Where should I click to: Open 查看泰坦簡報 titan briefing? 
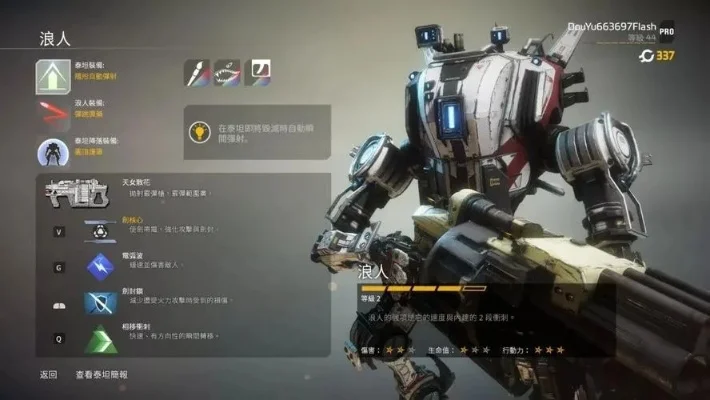coord(102,374)
